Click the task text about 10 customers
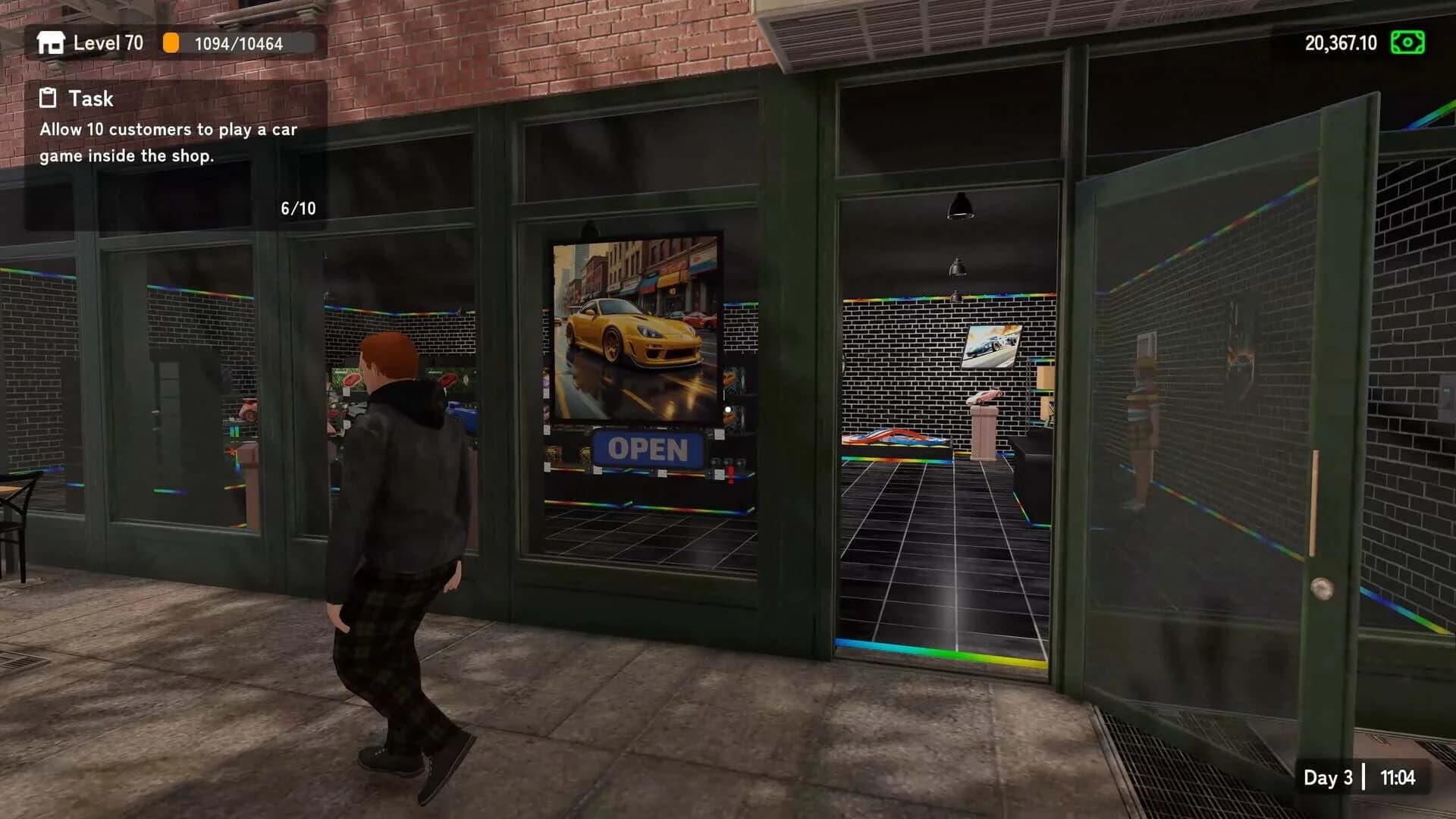 pos(168,144)
